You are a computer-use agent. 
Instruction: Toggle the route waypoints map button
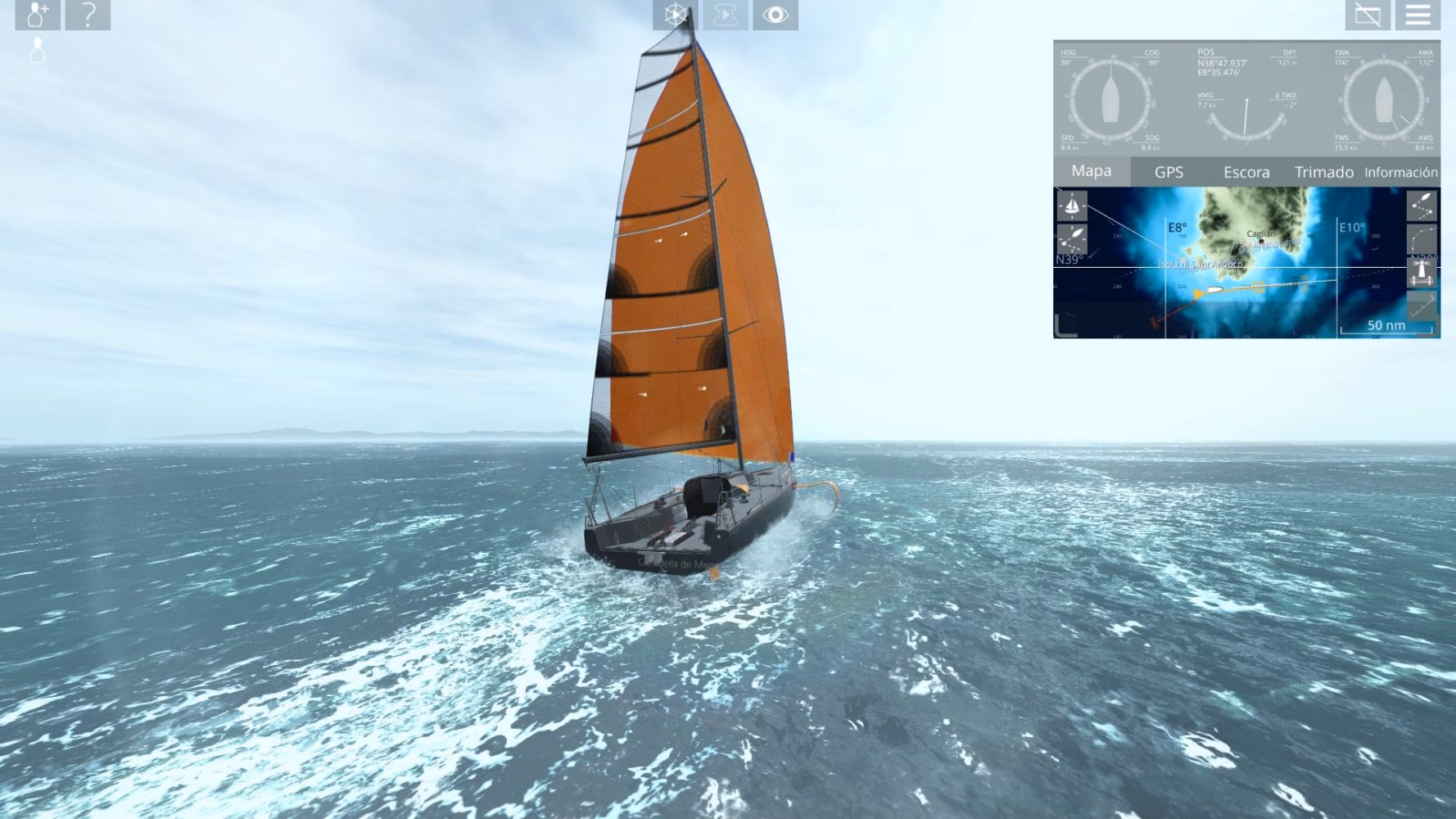coord(1422,205)
